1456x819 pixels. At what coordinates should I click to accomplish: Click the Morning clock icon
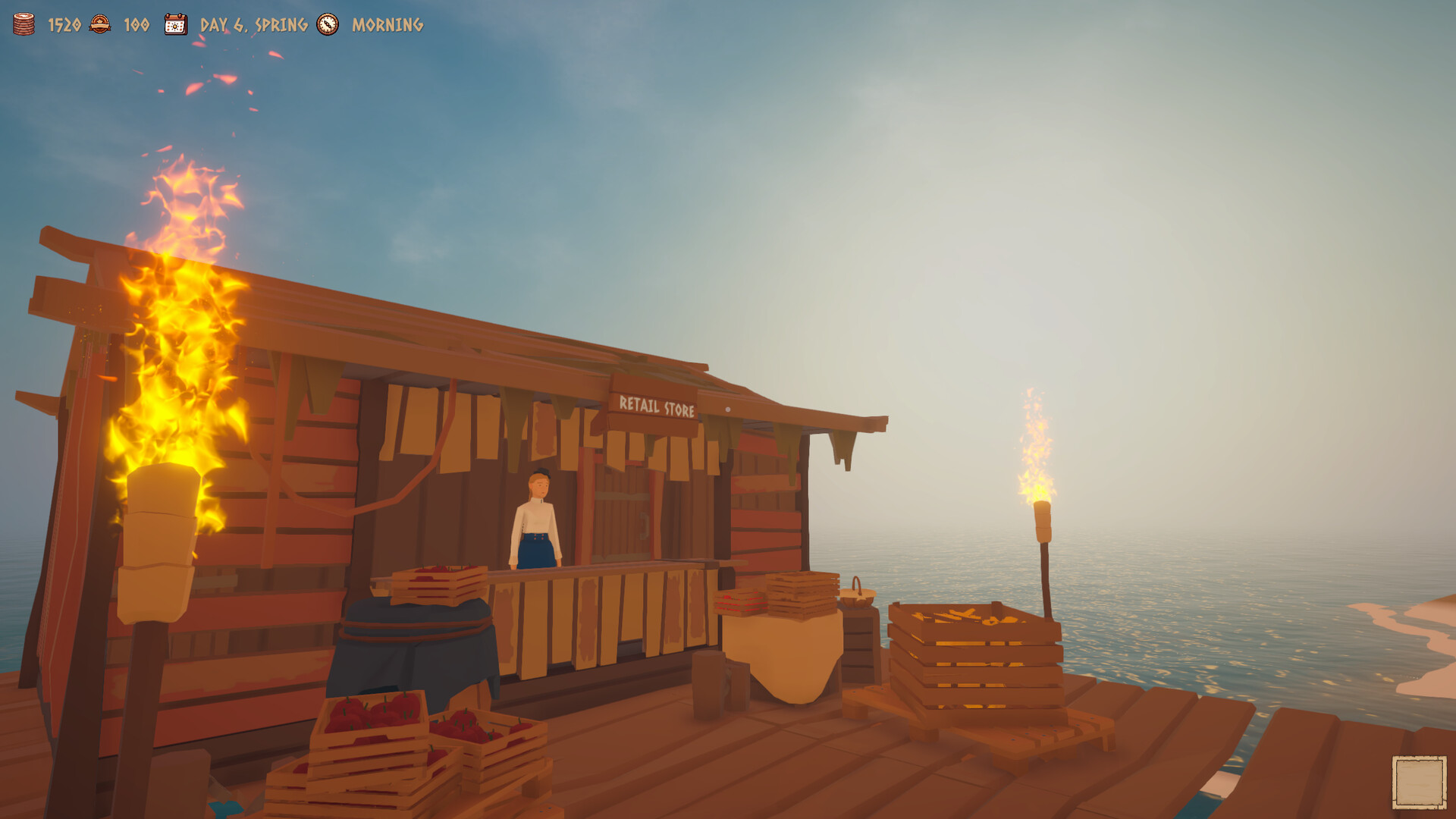point(326,25)
